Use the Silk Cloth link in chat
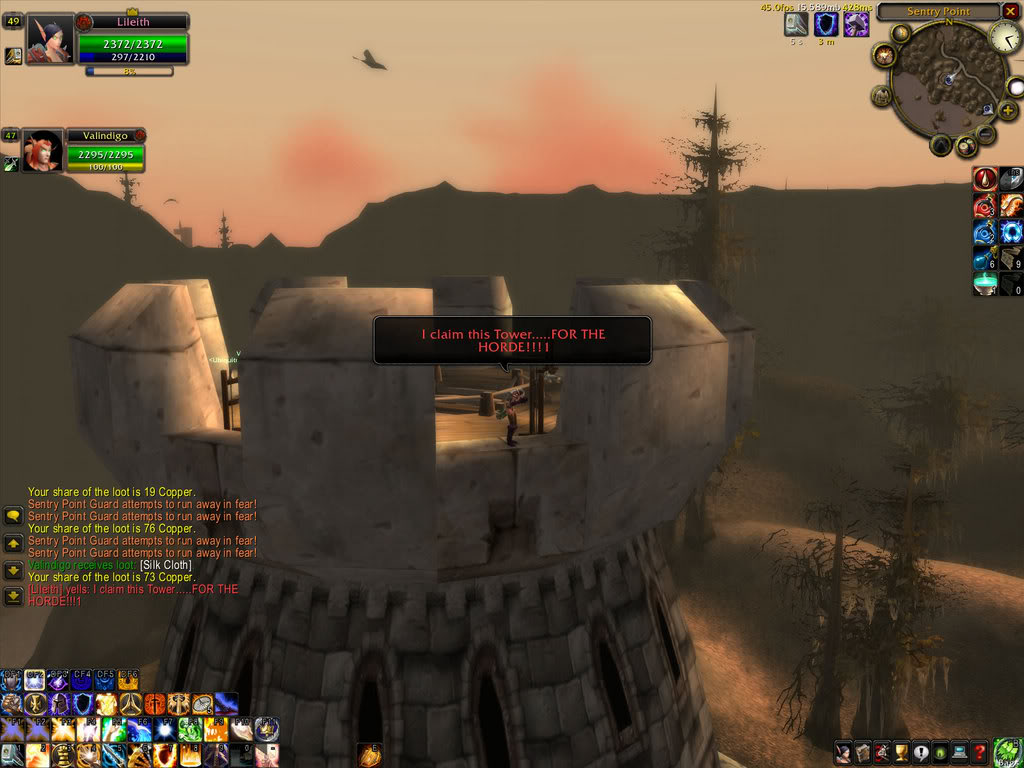 coord(165,565)
